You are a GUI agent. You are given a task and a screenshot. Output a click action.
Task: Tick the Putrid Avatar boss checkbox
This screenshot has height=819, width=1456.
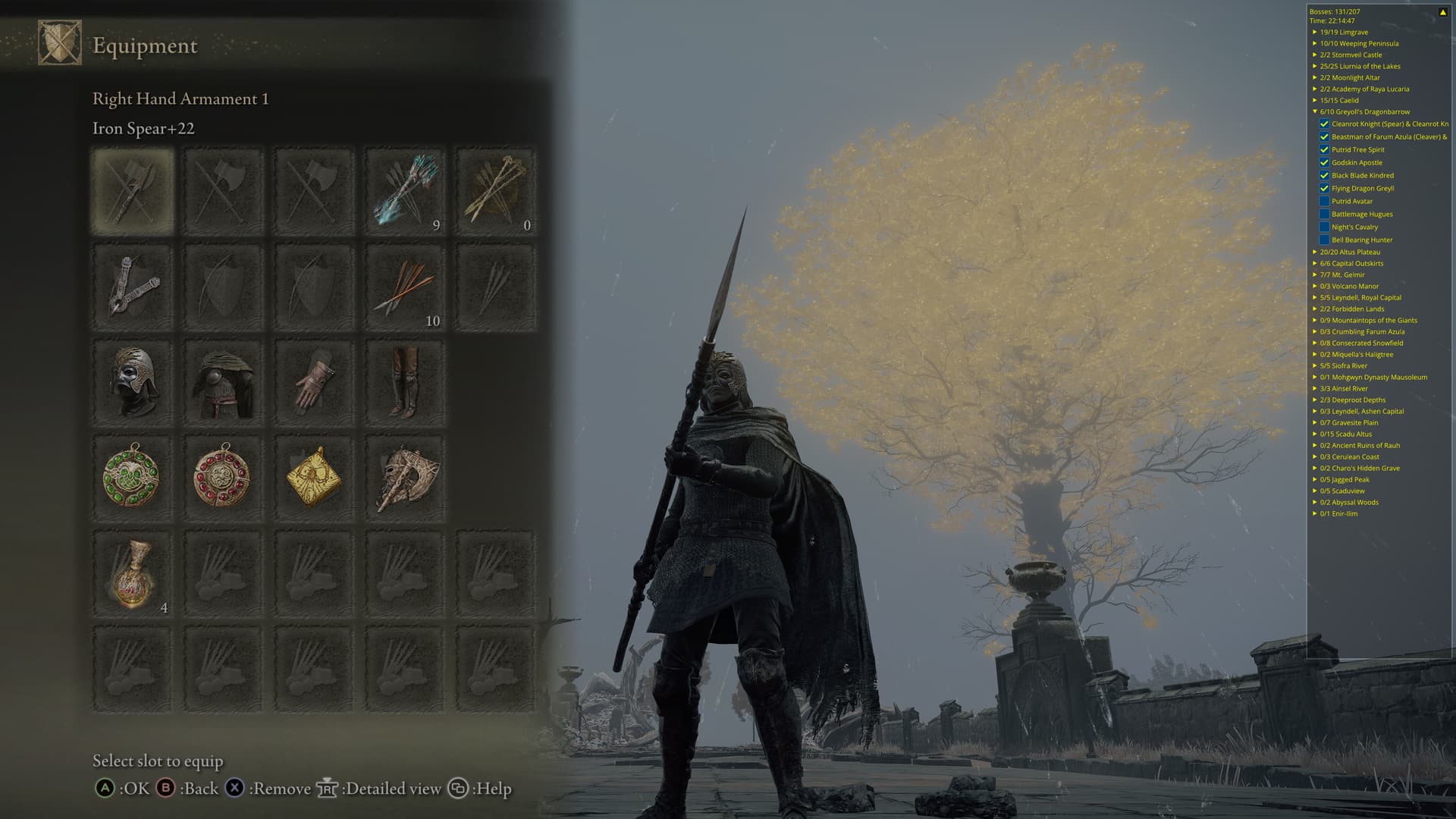tap(1324, 202)
